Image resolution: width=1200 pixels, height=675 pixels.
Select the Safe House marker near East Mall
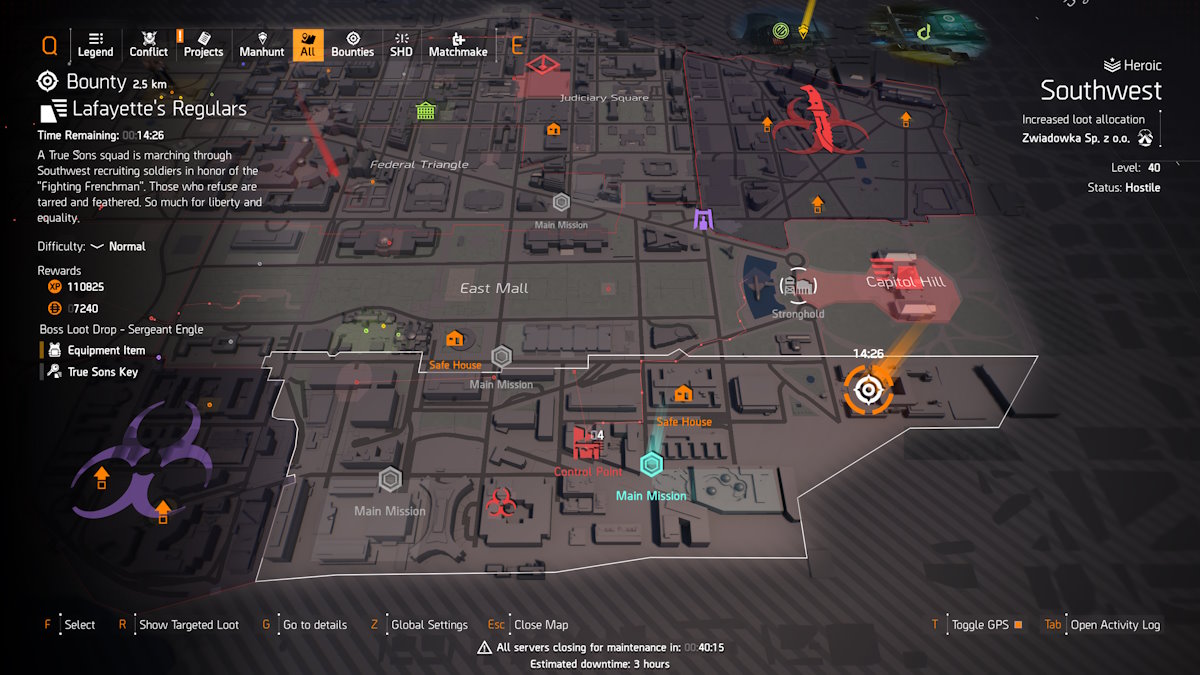pyautogui.click(x=455, y=340)
